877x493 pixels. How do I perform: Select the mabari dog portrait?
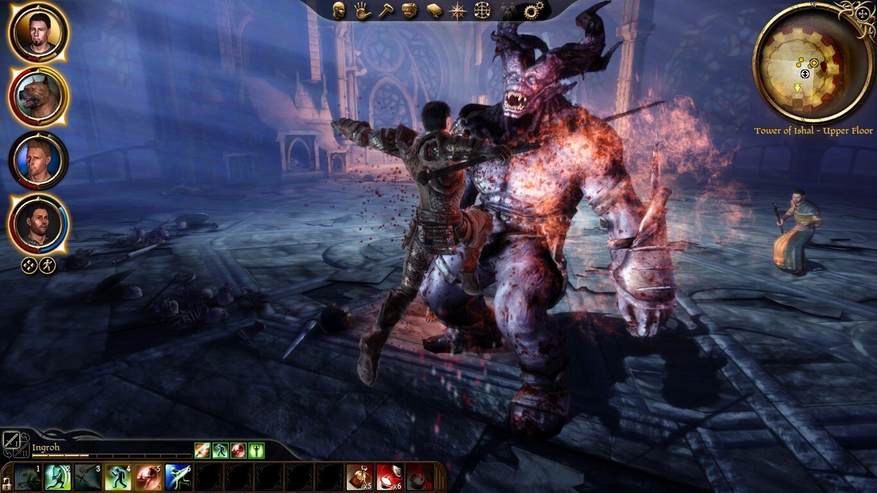[x=38, y=96]
